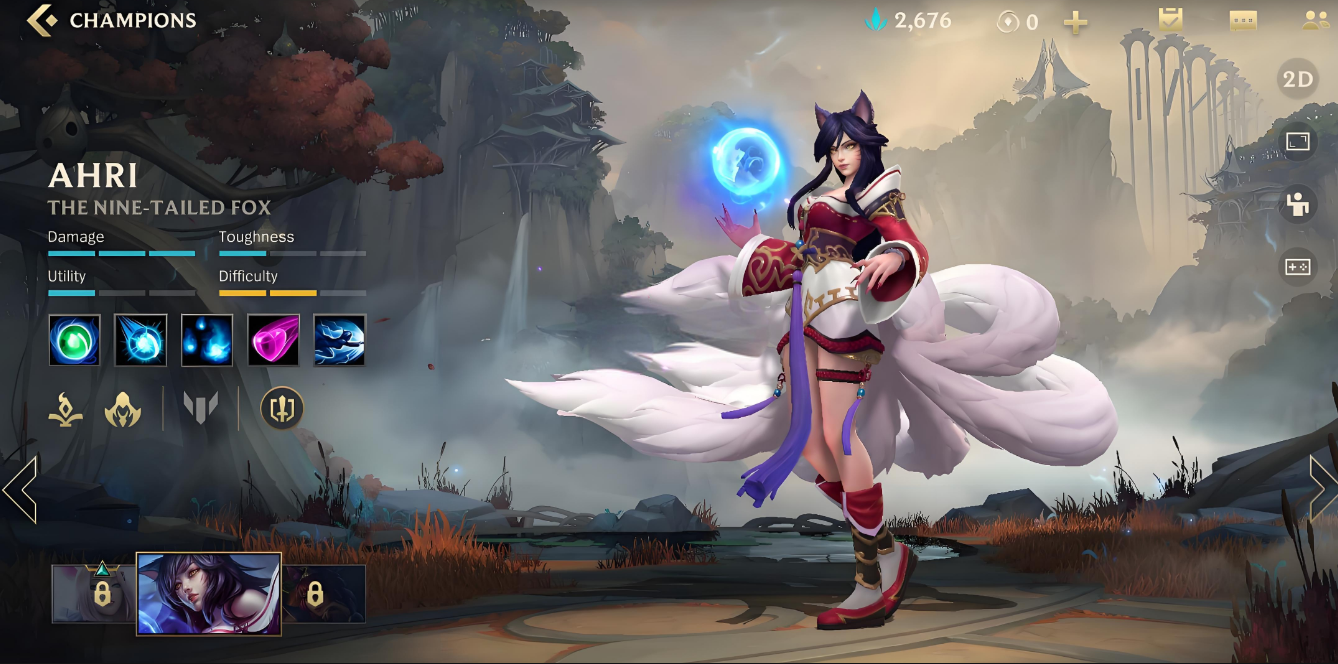Image resolution: width=1338 pixels, height=664 pixels.
Task: View the Spirit Rush ultimate ability
Action: (x=340, y=340)
